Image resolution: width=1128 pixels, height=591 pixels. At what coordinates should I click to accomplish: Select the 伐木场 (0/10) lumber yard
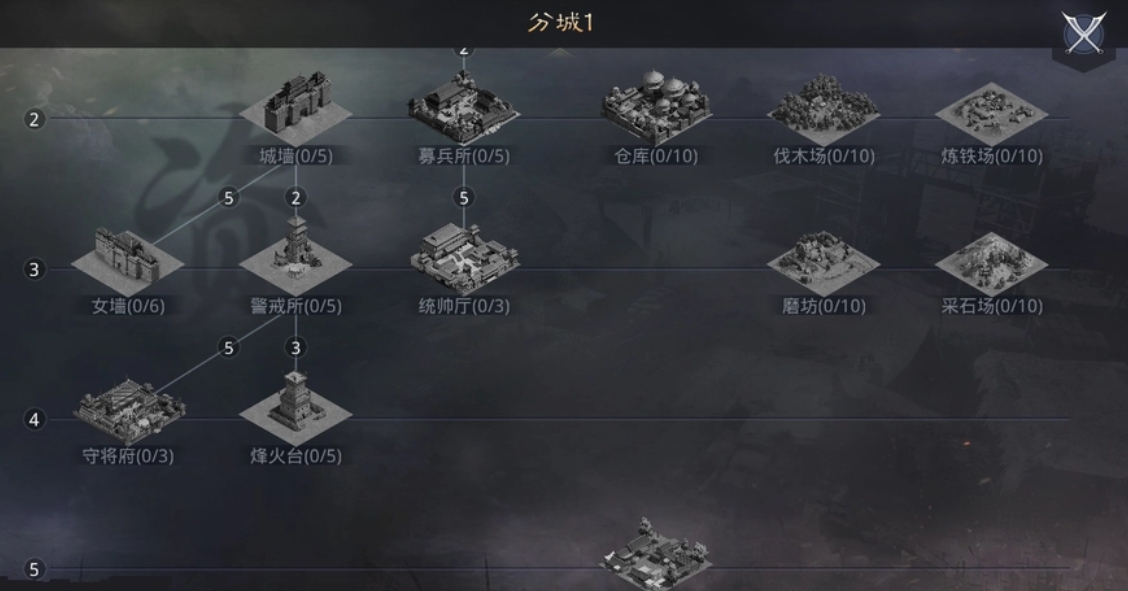tap(823, 108)
